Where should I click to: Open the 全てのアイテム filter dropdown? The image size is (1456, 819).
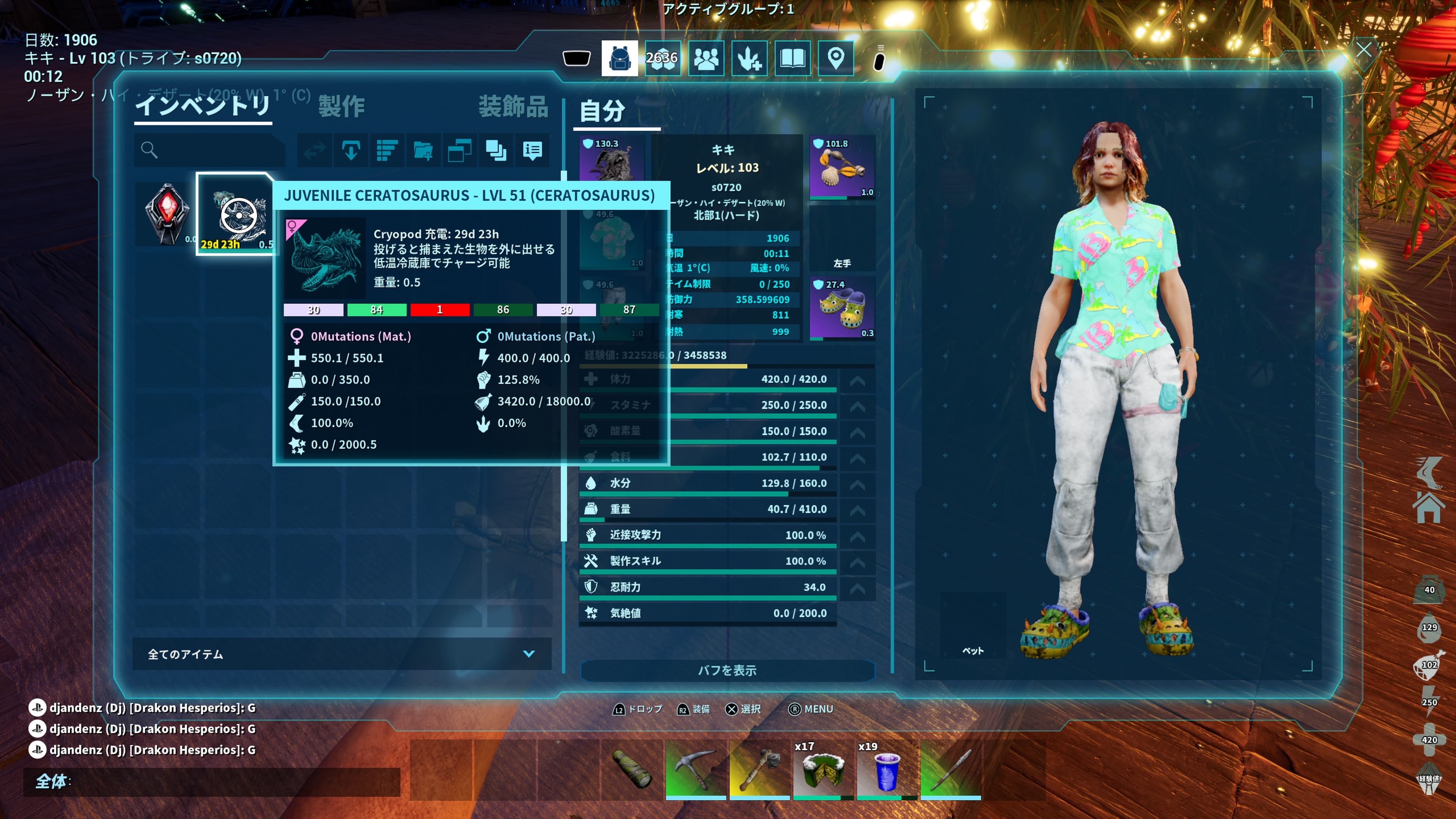click(x=341, y=654)
